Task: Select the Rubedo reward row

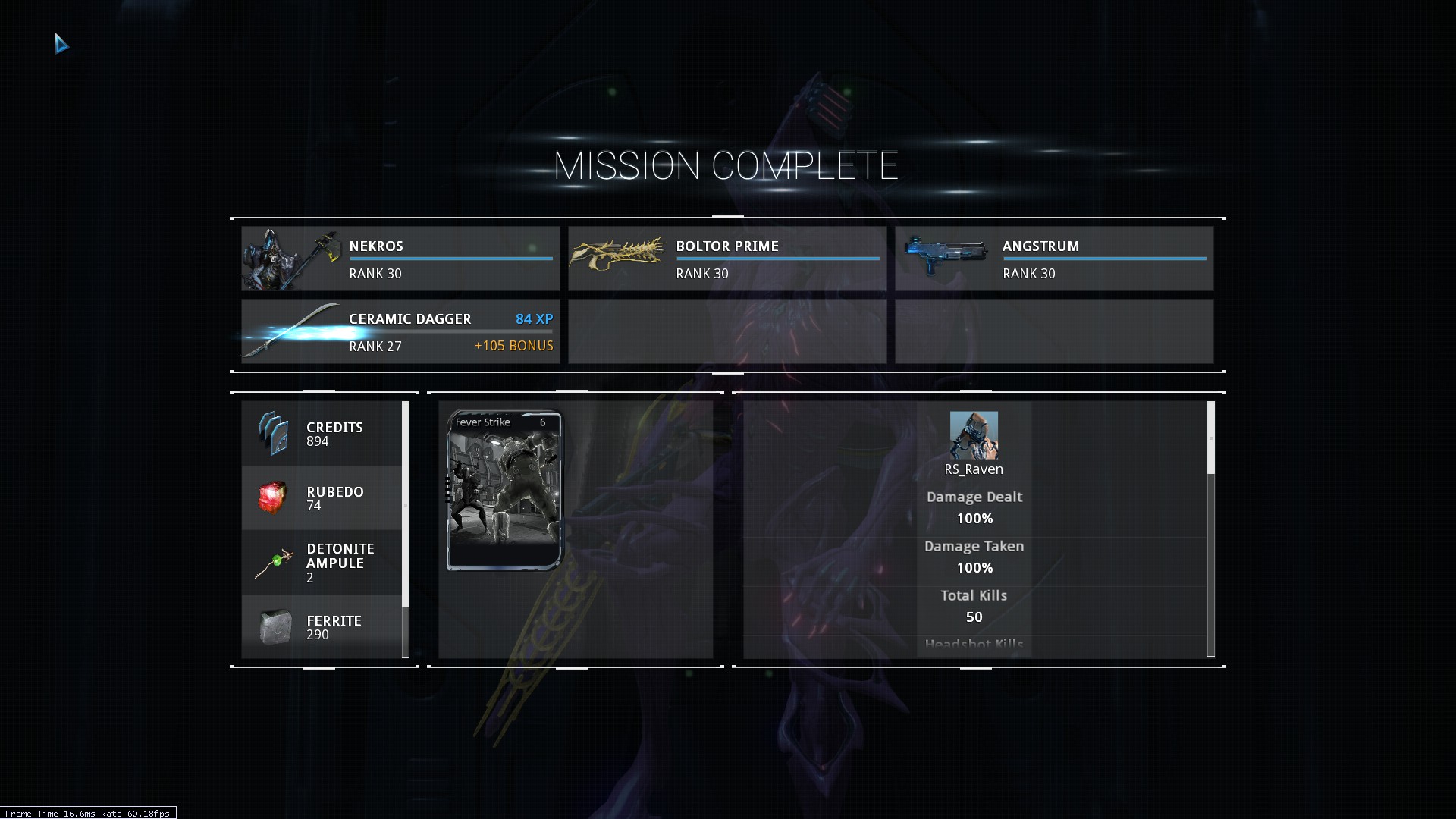Action: point(322,498)
